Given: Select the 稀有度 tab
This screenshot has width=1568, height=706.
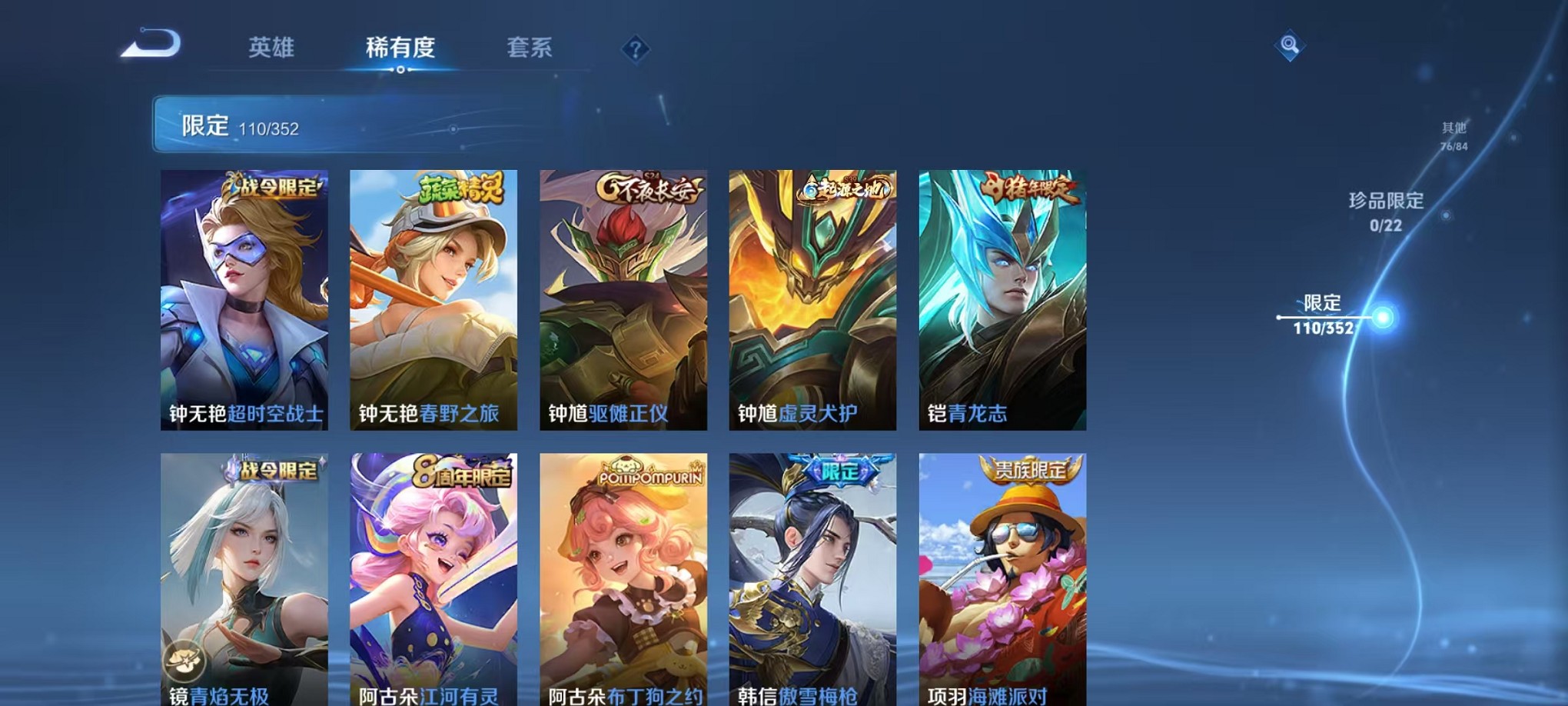Looking at the screenshot, I should [399, 48].
